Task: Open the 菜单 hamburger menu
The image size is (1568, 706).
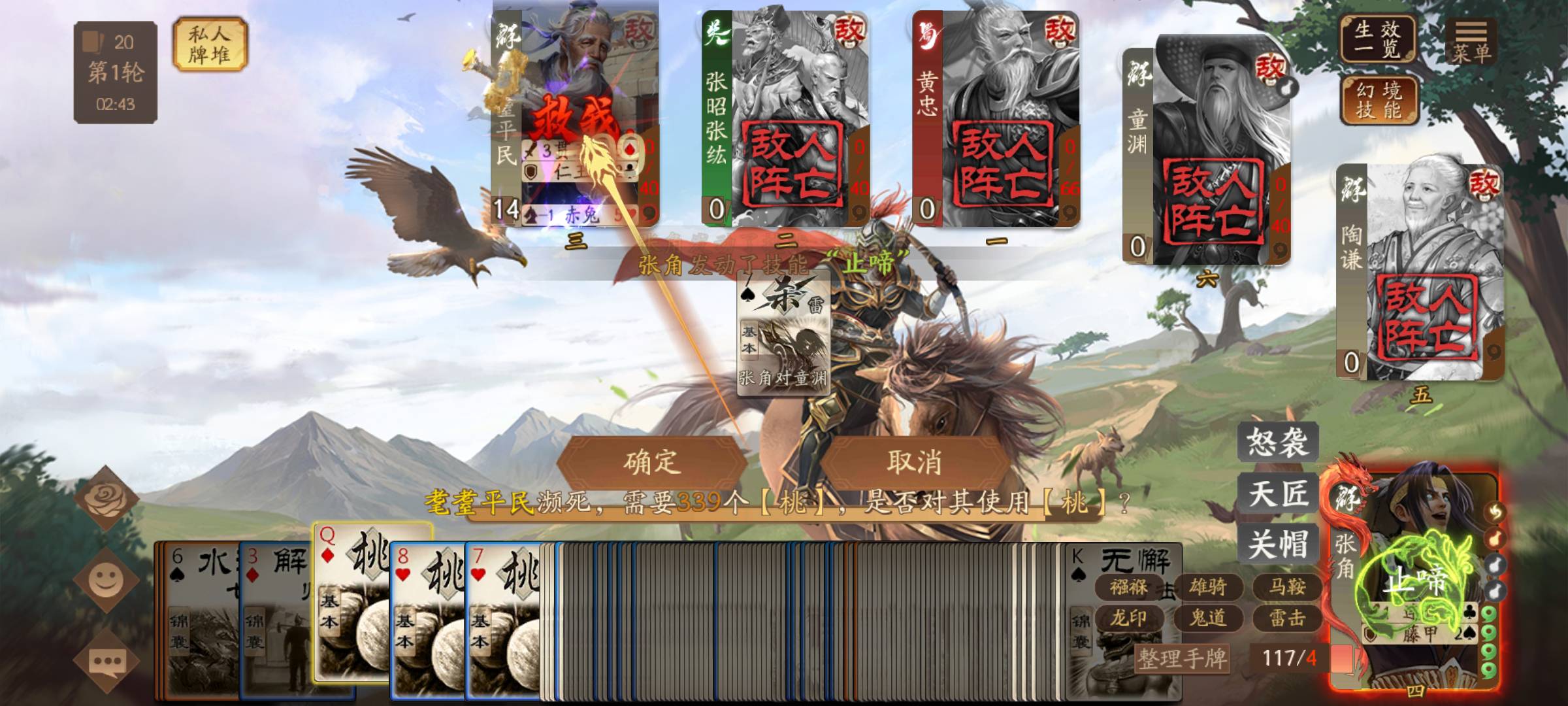Action: [1471, 41]
